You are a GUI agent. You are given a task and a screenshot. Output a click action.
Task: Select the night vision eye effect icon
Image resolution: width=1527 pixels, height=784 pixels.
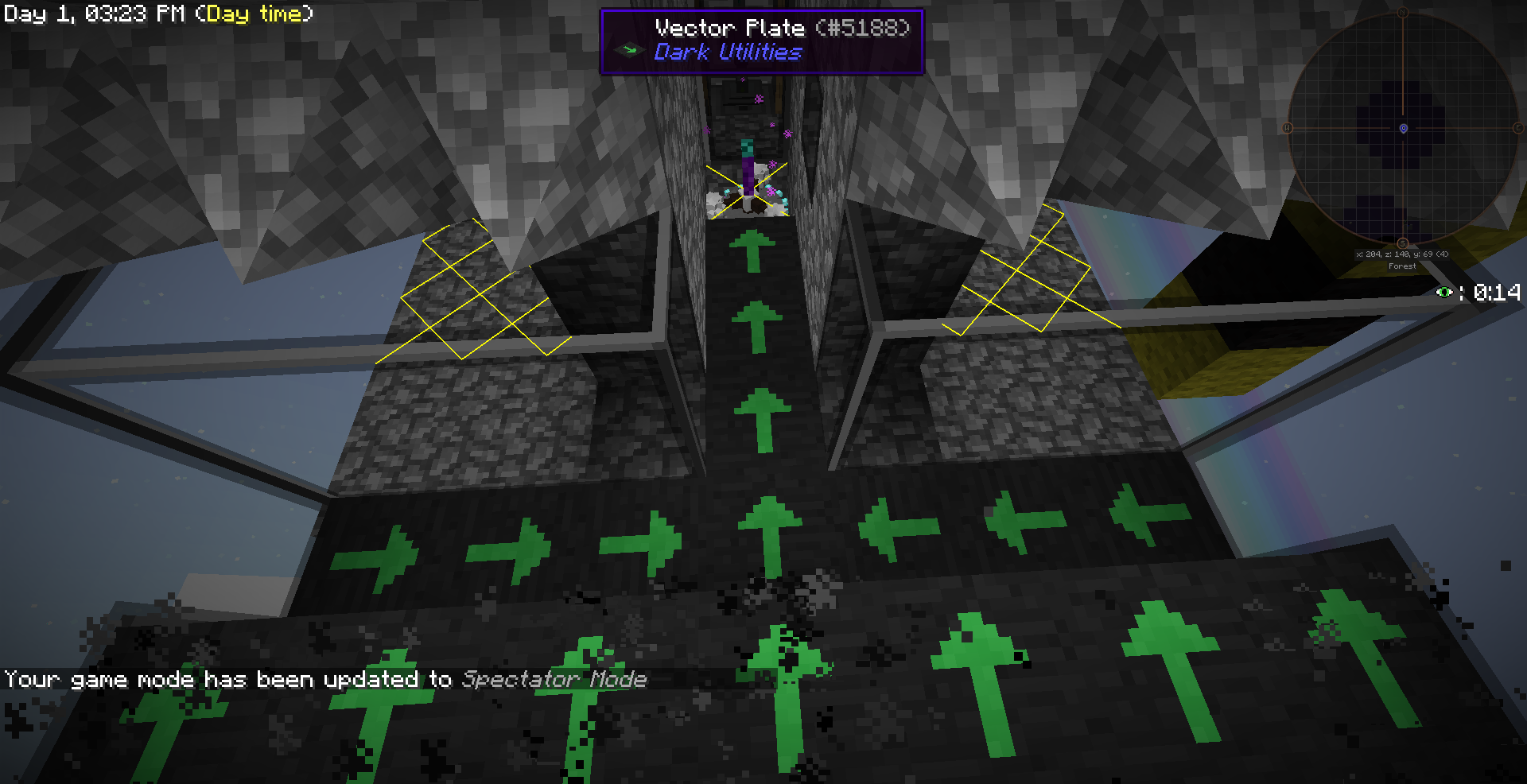point(1444,293)
